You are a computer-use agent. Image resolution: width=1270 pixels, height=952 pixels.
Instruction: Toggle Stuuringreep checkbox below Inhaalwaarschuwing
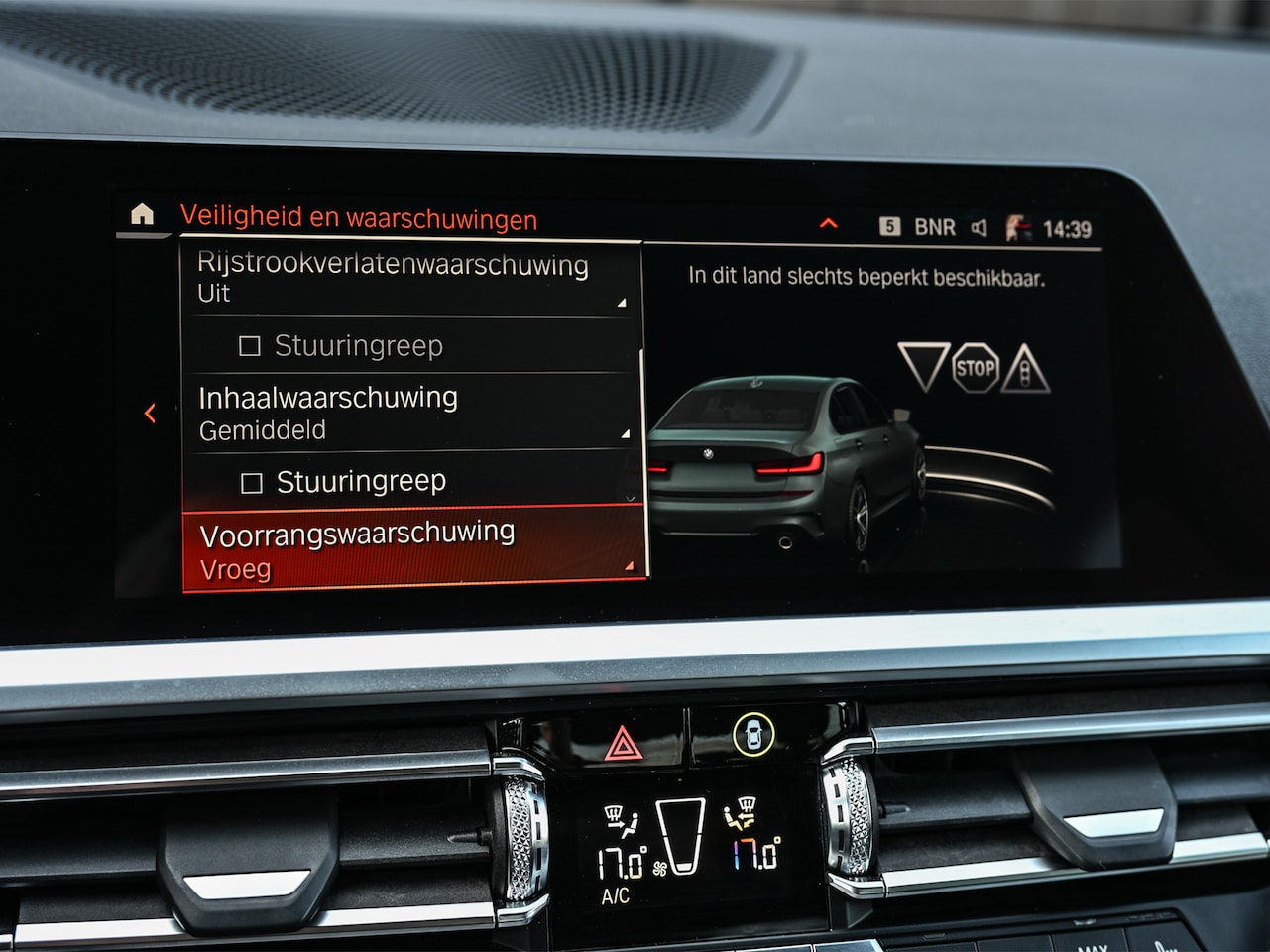(253, 483)
